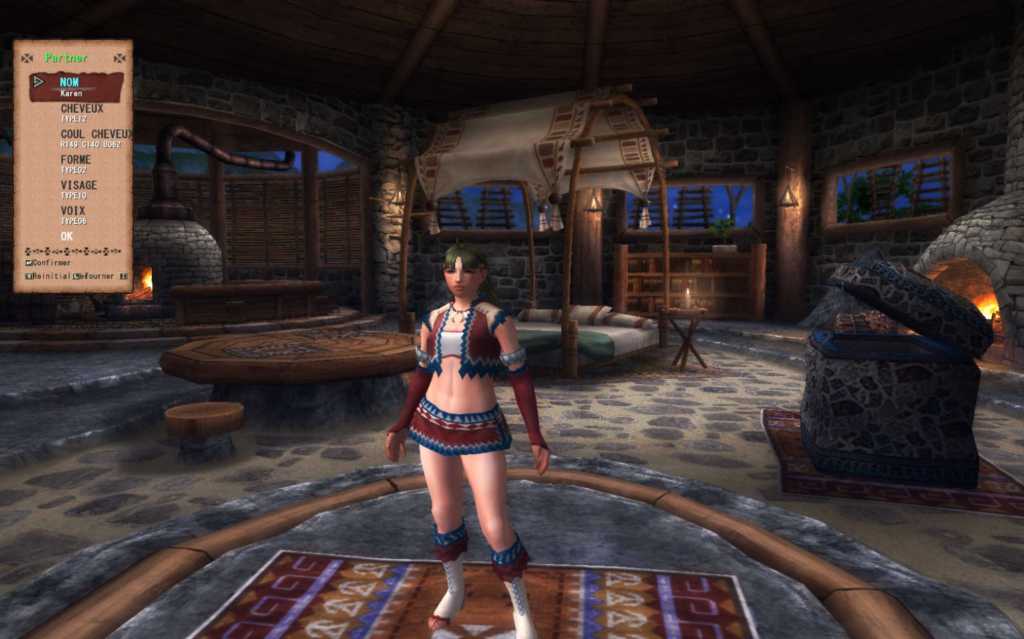Open the CHEVEUX hair style option

(x=81, y=109)
